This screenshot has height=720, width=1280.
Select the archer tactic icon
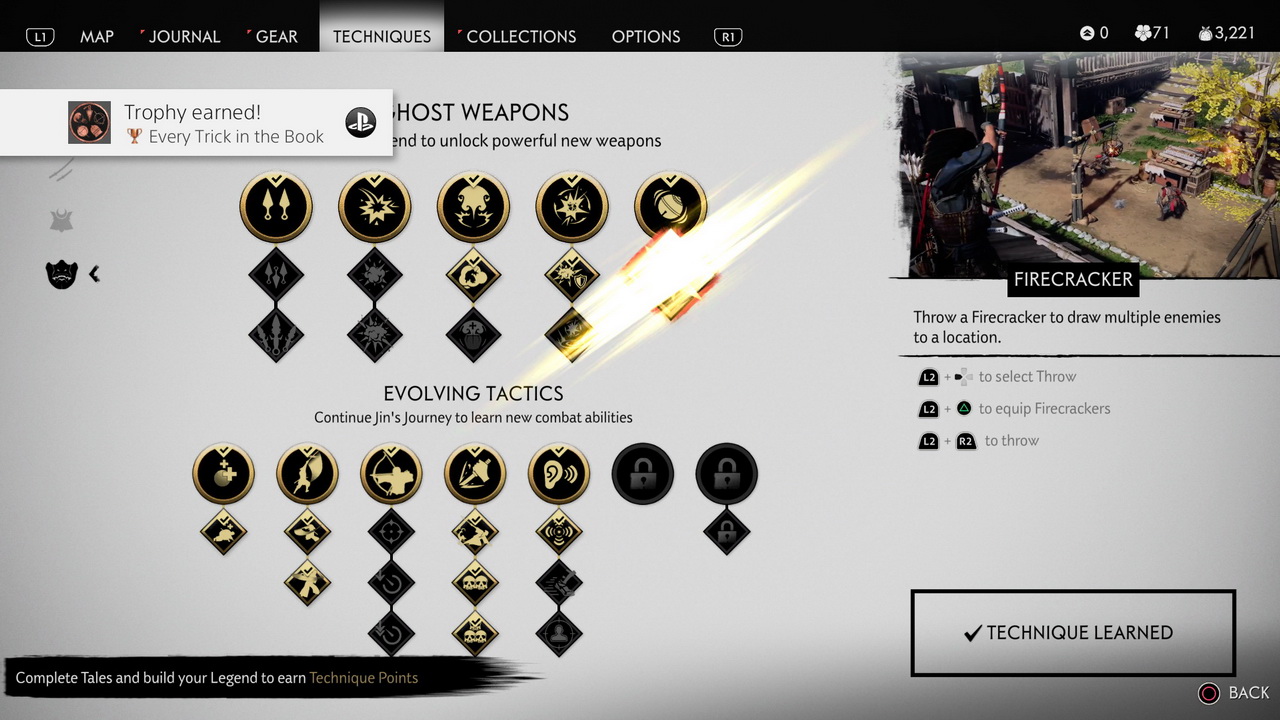[x=391, y=474]
